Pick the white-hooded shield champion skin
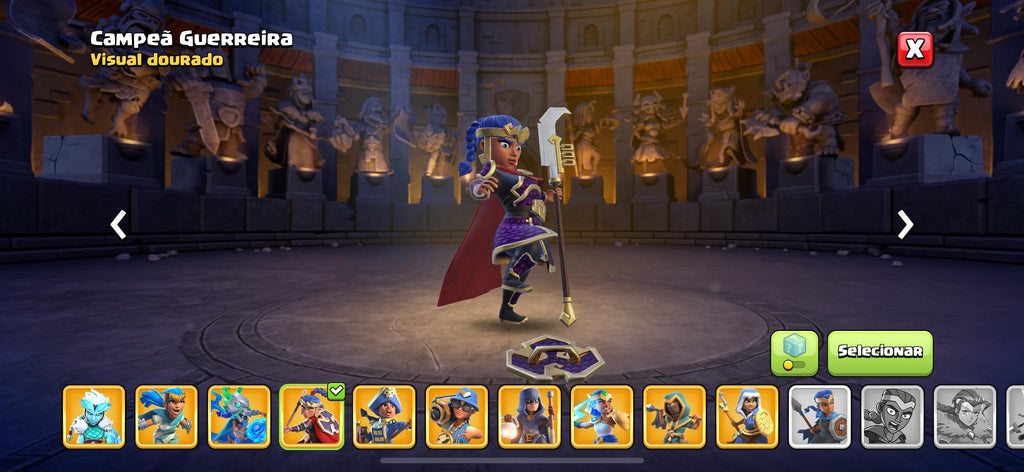Screen dimensions: 1024x472 tap(747, 416)
